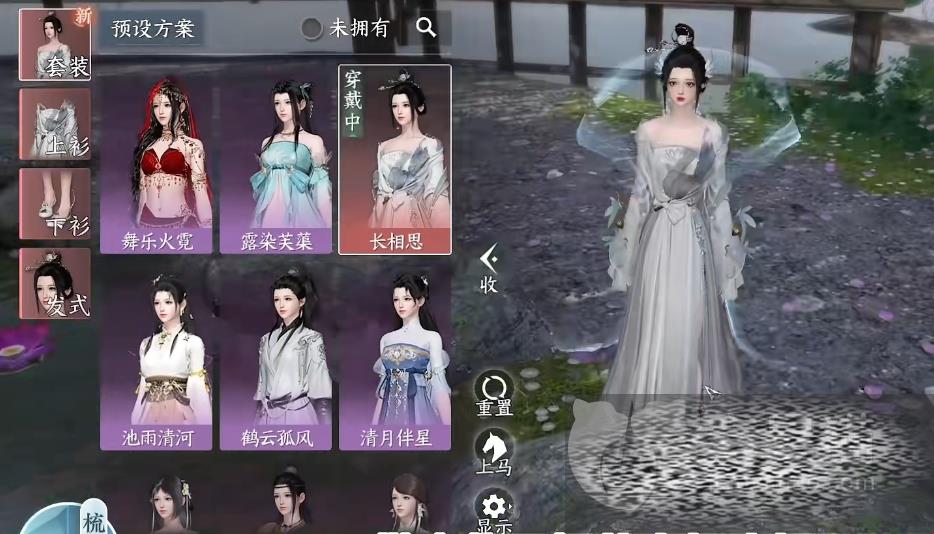
Task: Switch to the 发式 hairstyle tab
Action: click(x=55, y=284)
